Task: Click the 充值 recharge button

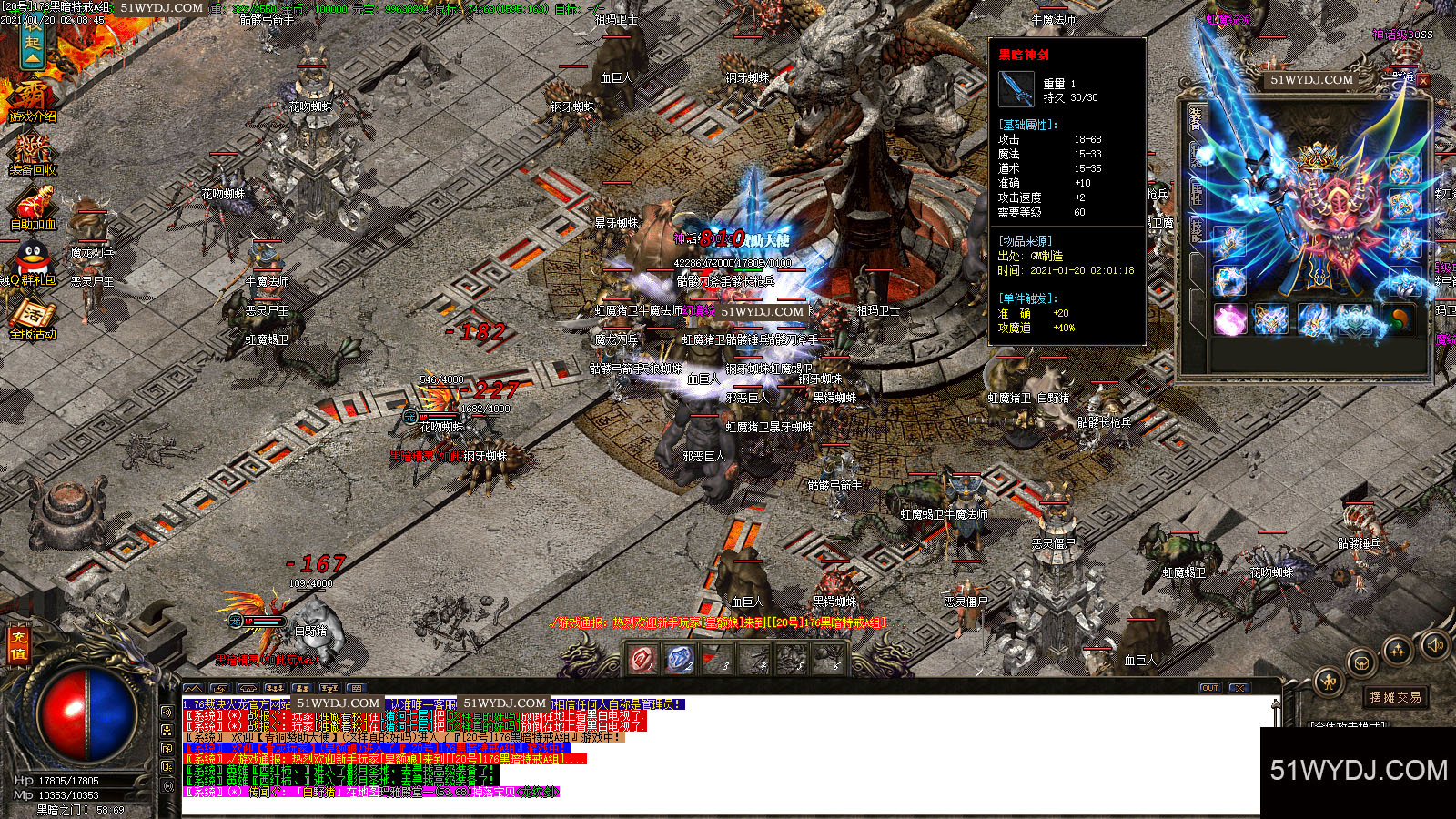Action: click(18, 643)
